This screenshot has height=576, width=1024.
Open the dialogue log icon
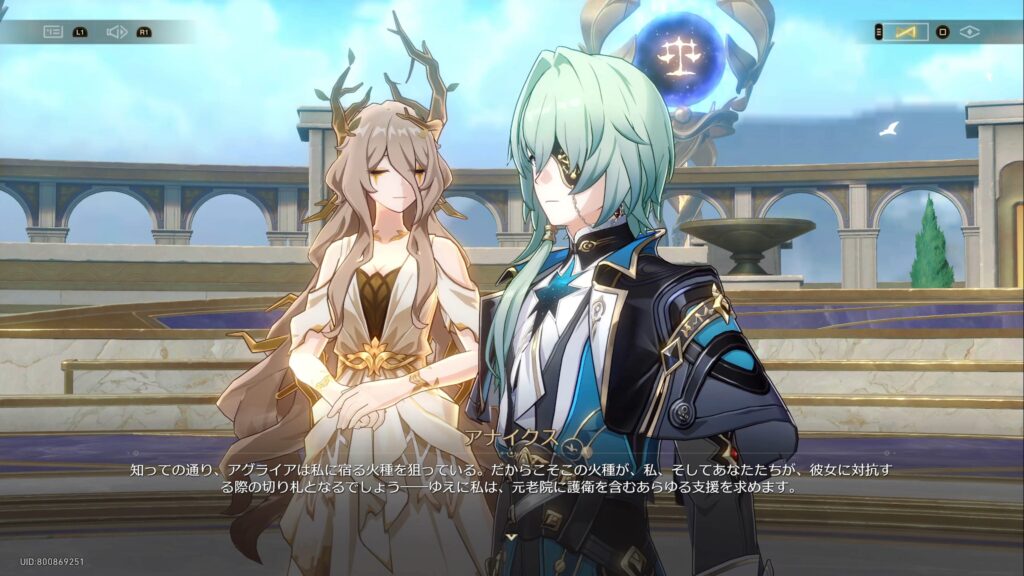(x=53, y=32)
